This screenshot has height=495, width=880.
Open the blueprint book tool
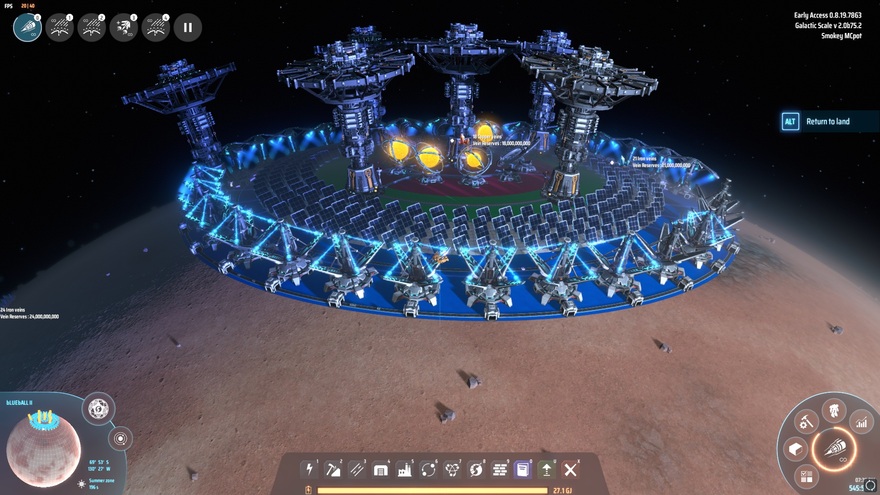[x=523, y=469]
